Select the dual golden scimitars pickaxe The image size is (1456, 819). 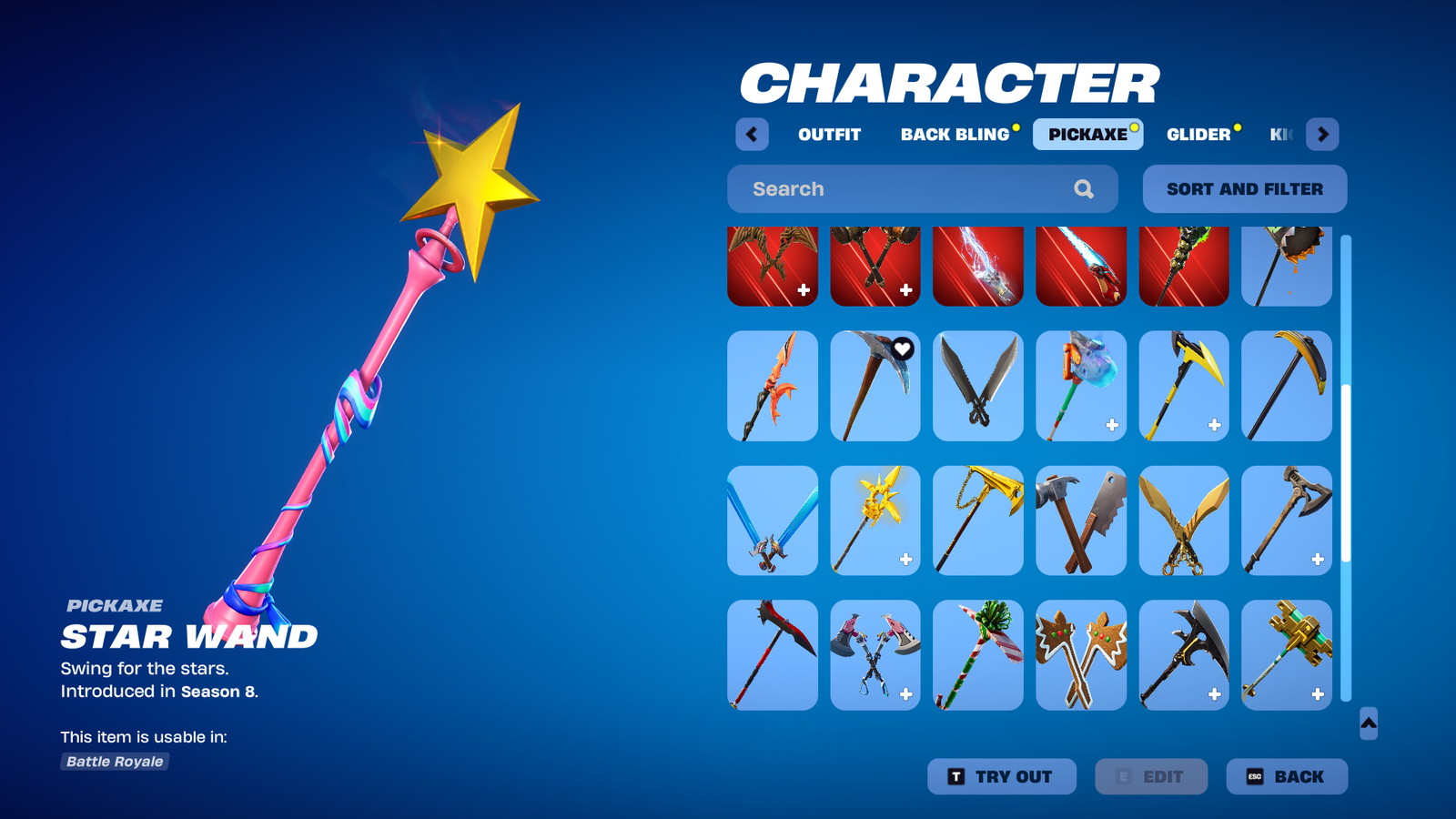pyautogui.click(x=1184, y=521)
